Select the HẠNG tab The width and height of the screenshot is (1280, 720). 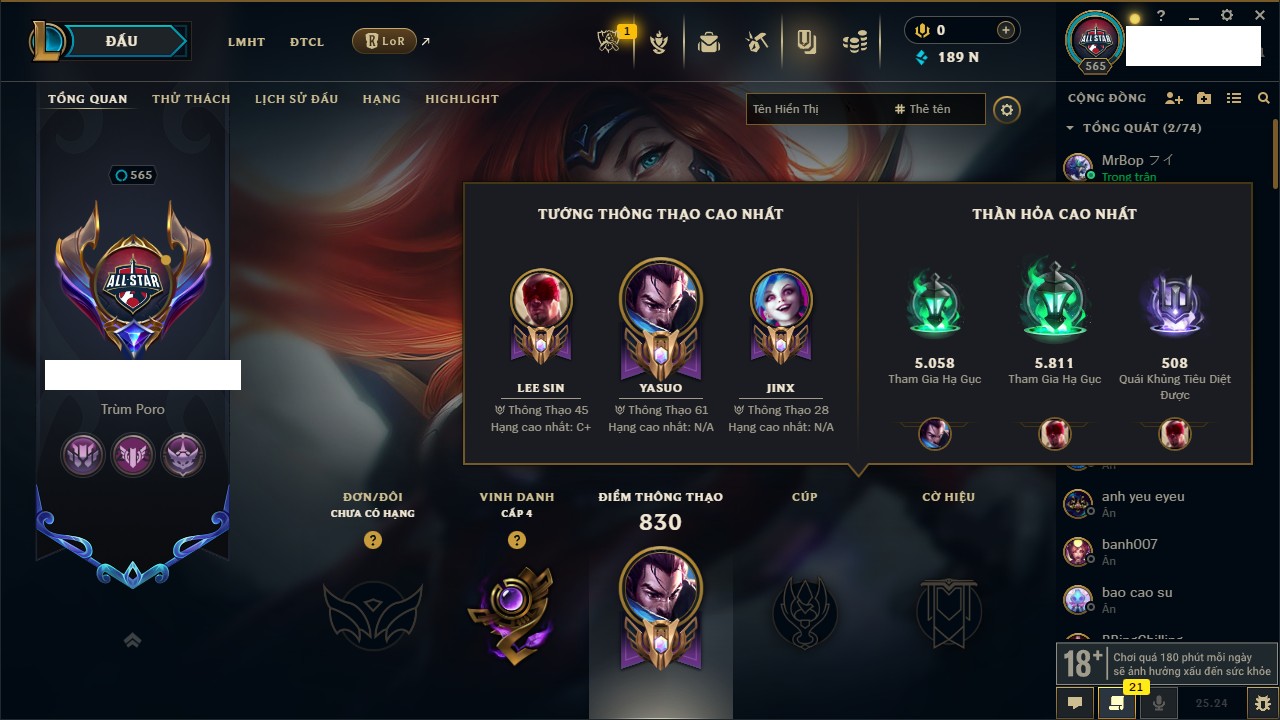[381, 99]
